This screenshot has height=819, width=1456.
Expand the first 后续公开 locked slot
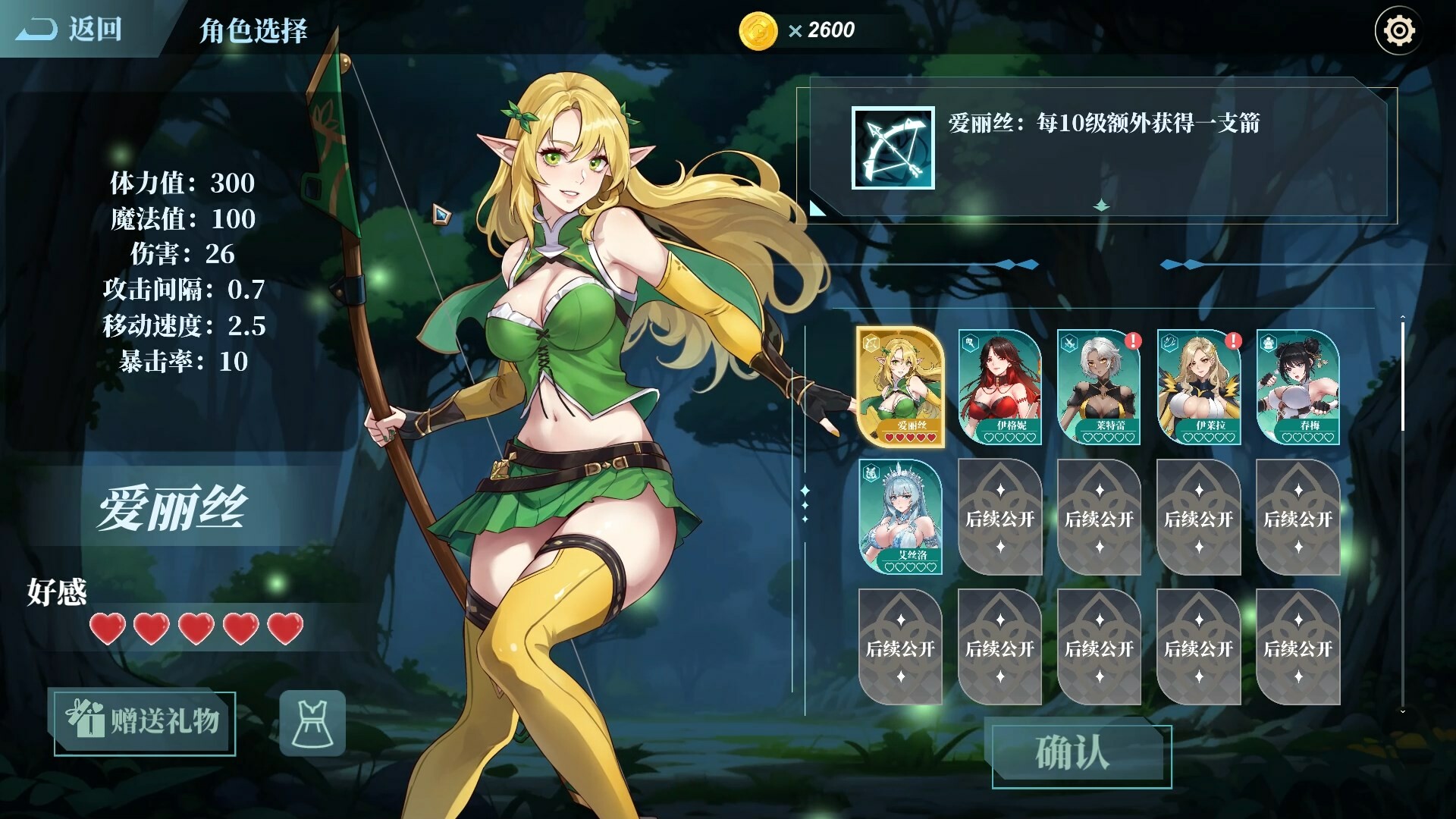pos(999,518)
